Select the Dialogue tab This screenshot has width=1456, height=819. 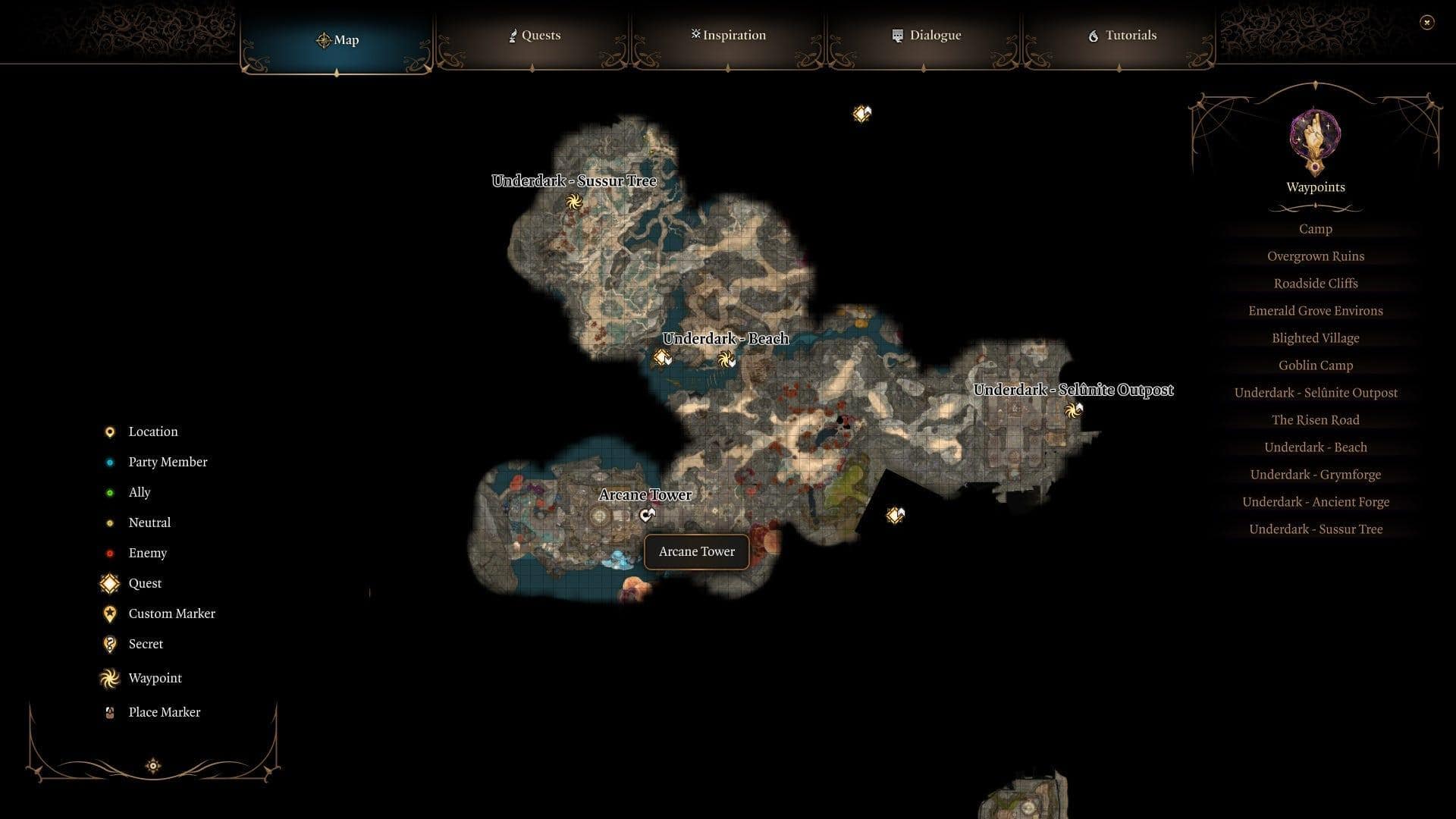pyautogui.click(x=926, y=36)
